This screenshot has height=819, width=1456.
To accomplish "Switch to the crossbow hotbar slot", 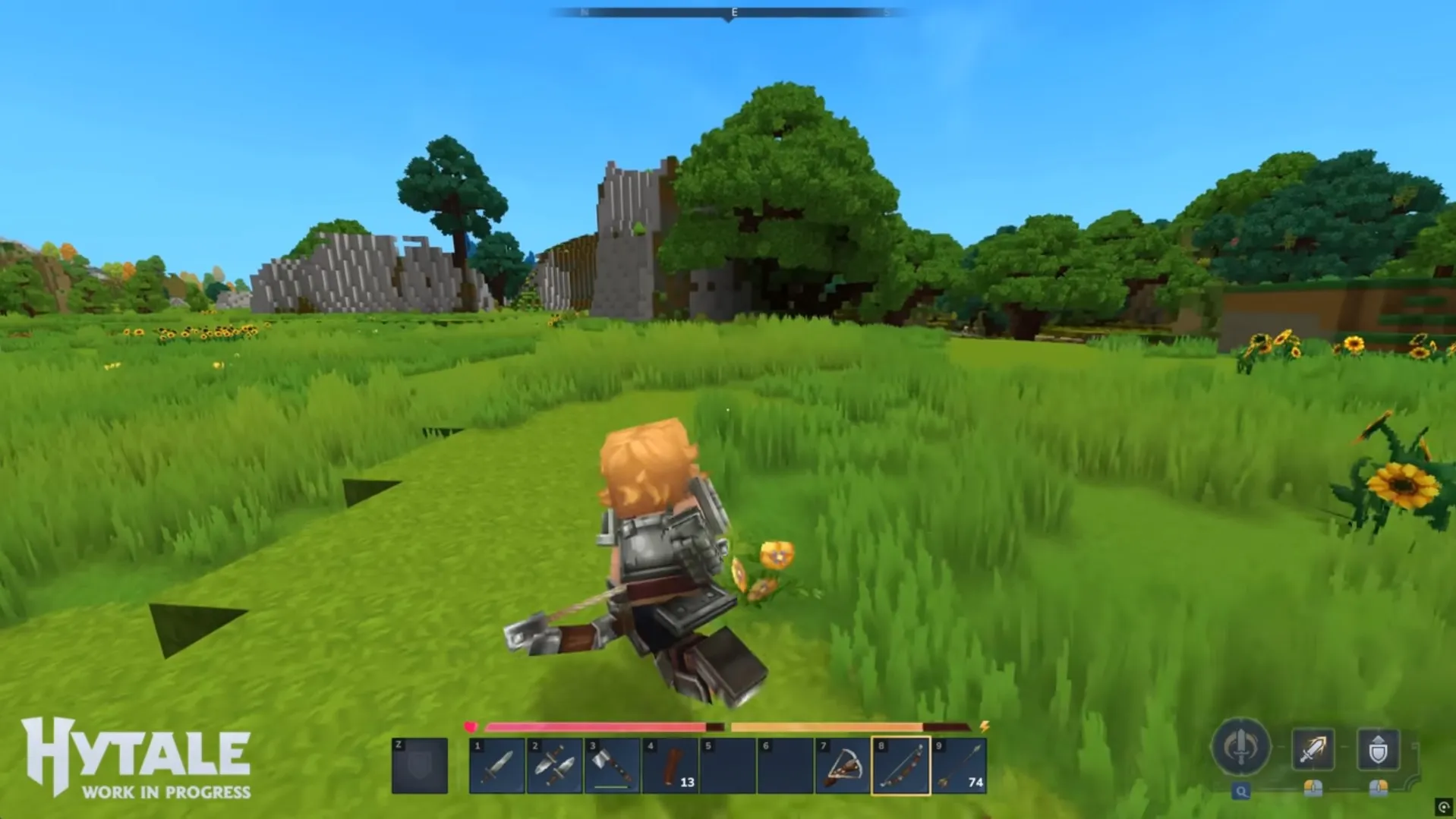I will [x=843, y=766].
